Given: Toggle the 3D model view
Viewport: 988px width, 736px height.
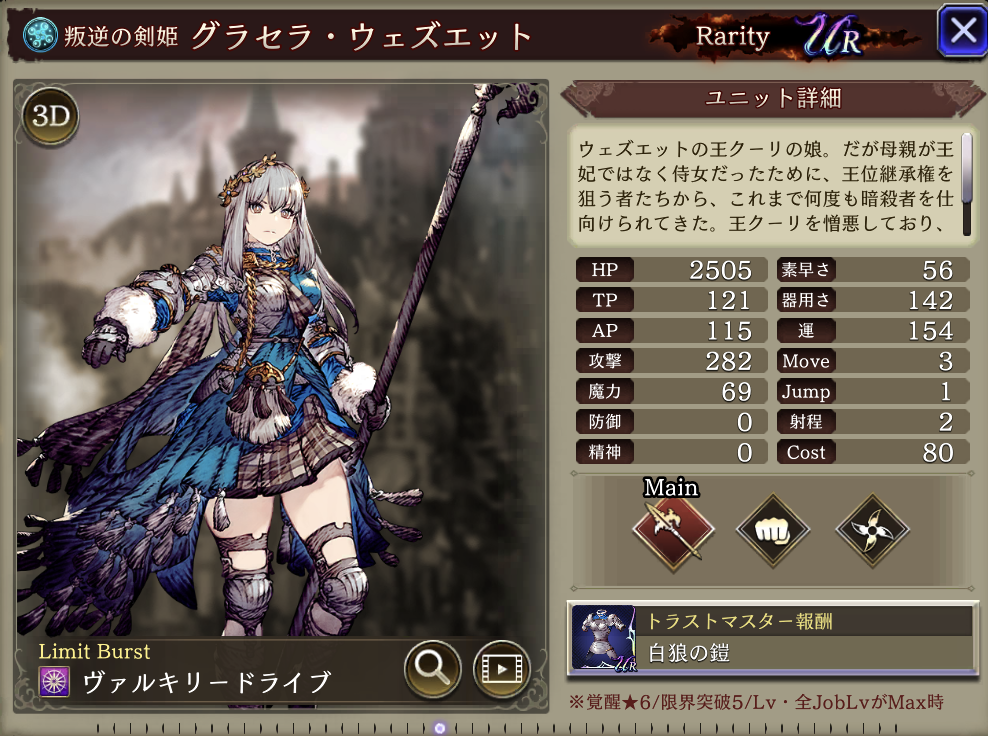Looking at the screenshot, I should [49, 117].
